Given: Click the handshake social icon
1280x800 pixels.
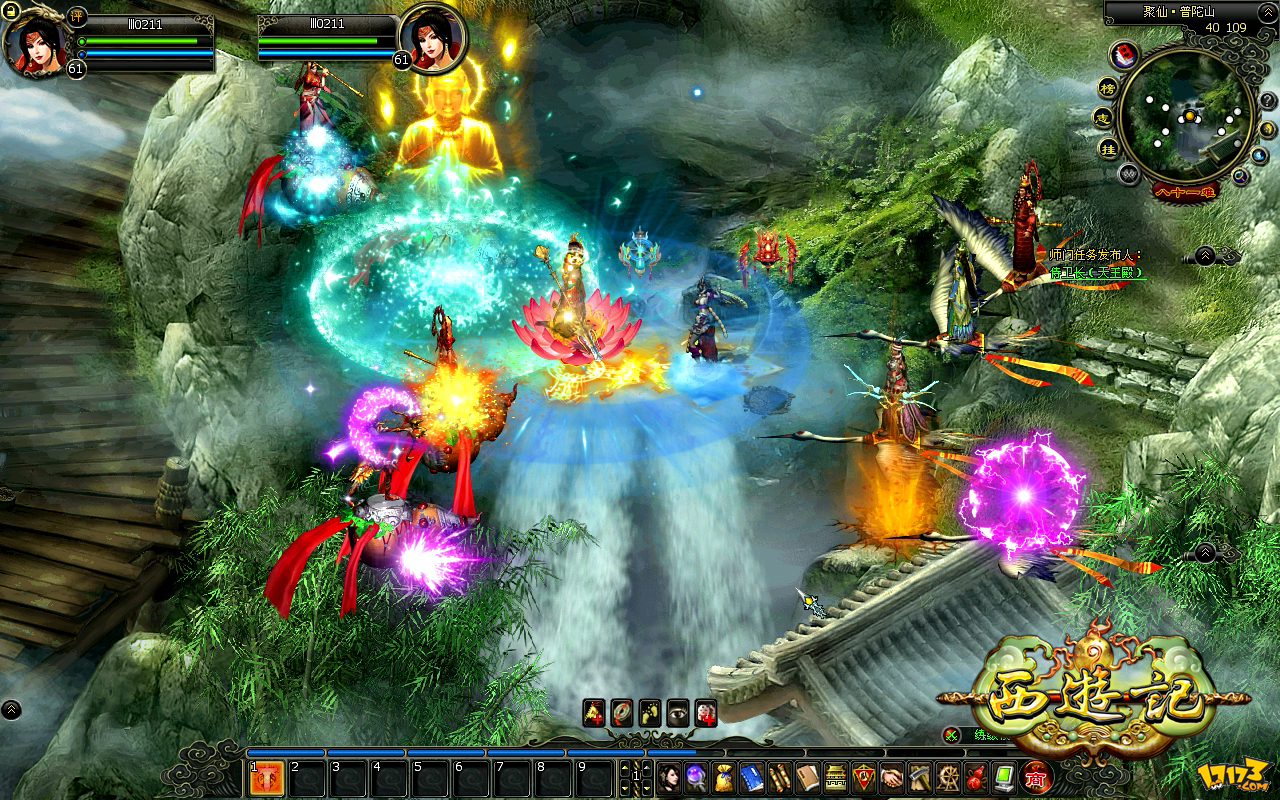Looking at the screenshot, I should [x=892, y=777].
